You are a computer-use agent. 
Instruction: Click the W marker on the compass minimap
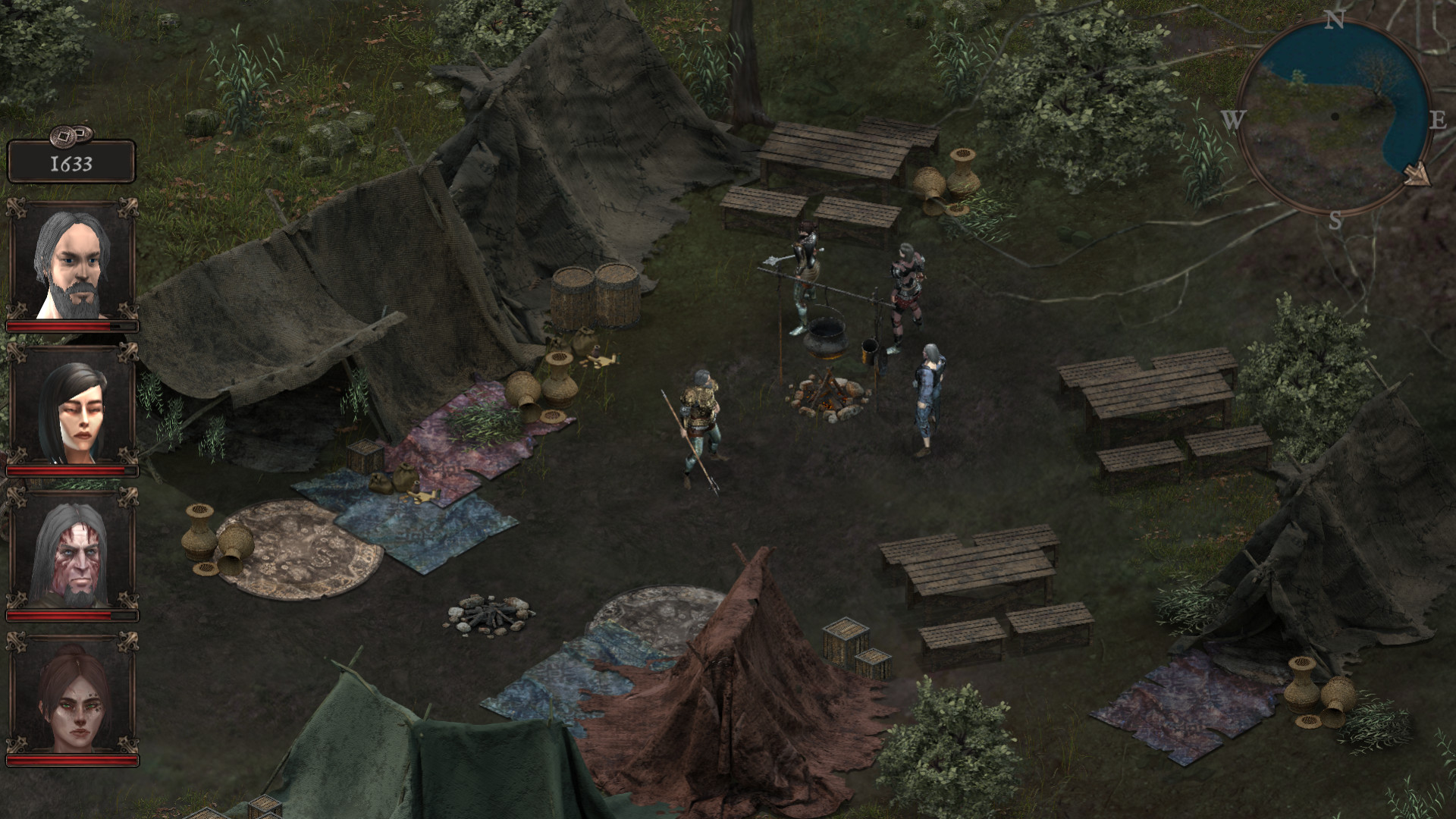pyautogui.click(x=1234, y=119)
